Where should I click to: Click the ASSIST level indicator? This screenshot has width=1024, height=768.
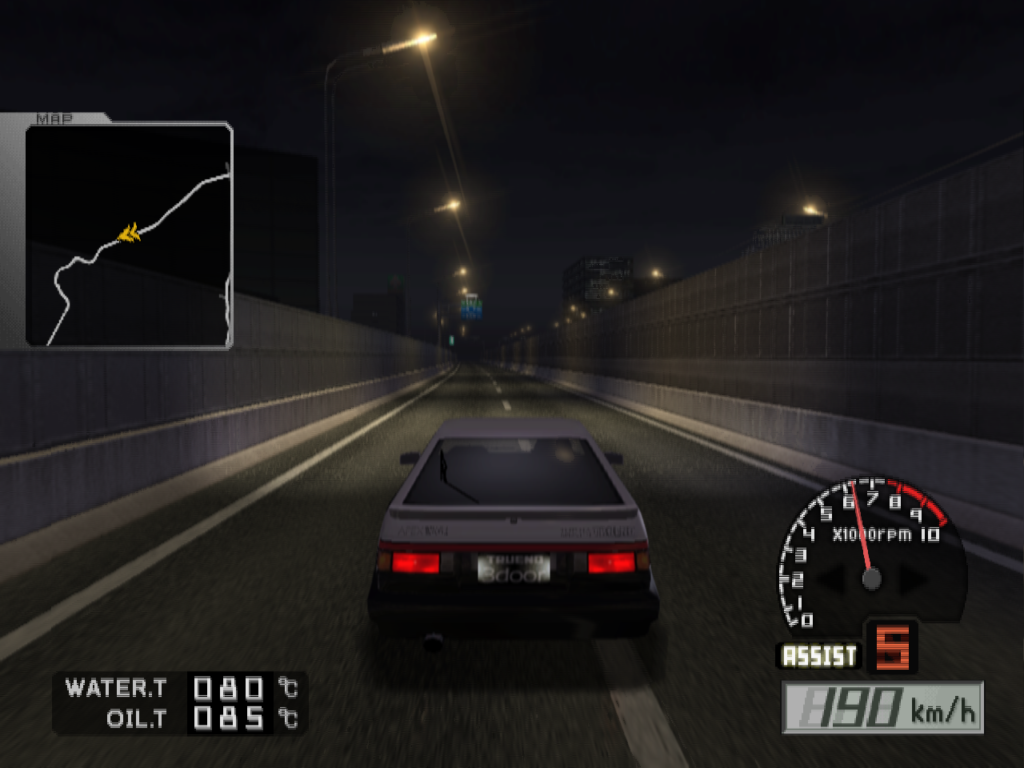pyautogui.click(x=891, y=648)
